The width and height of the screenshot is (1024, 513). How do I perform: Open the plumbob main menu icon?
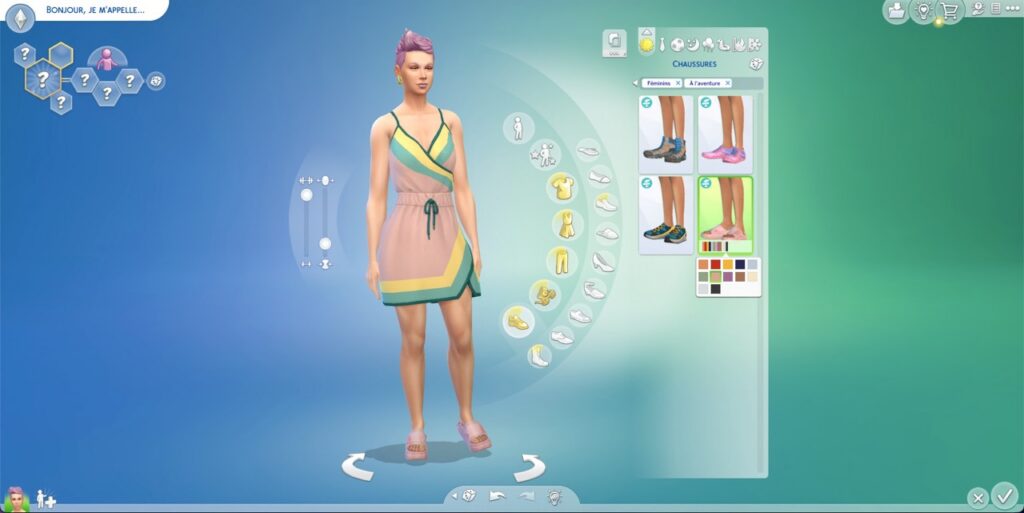pyautogui.click(x=21, y=16)
